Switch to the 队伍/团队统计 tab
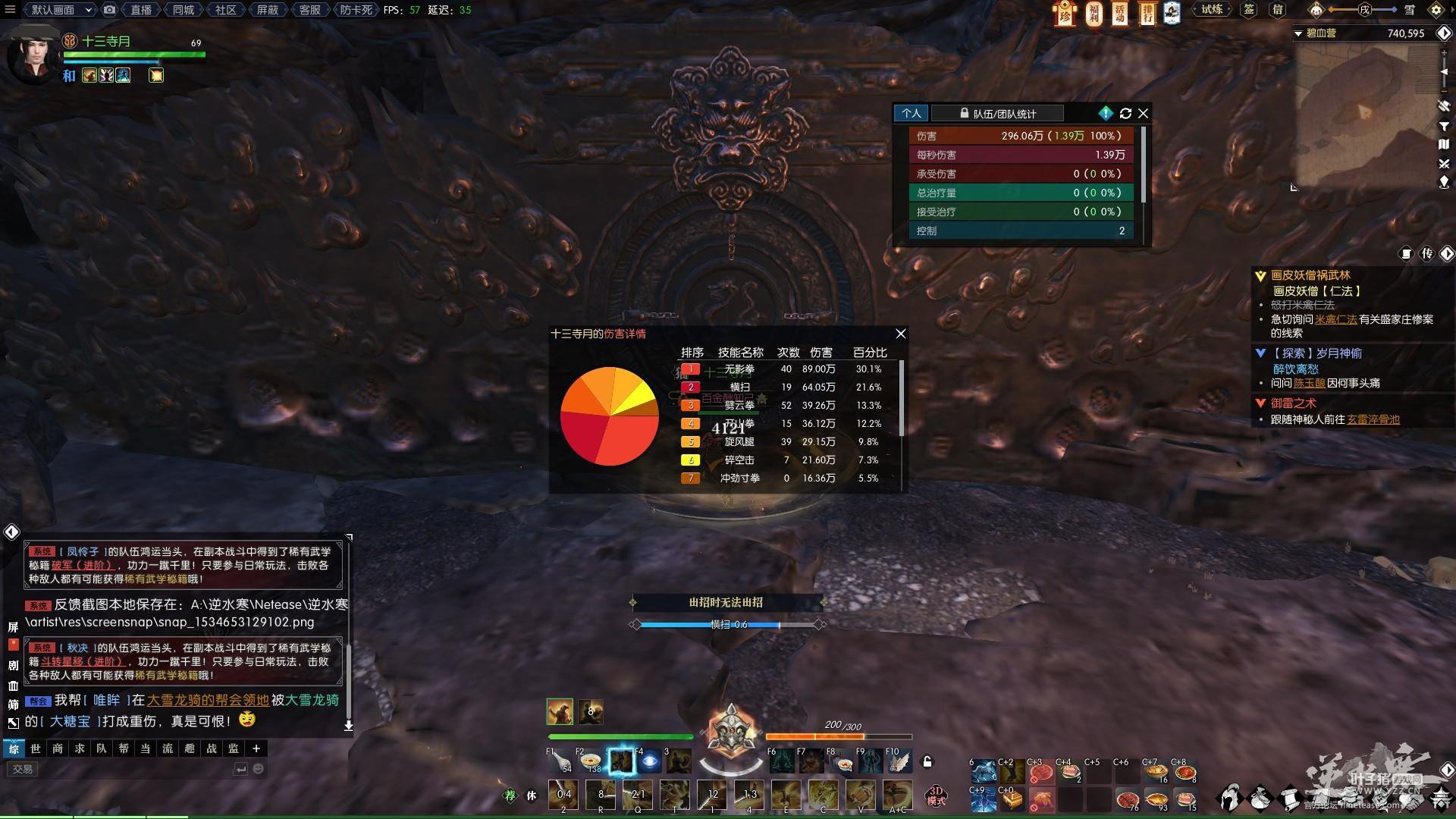 tap(997, 114)
